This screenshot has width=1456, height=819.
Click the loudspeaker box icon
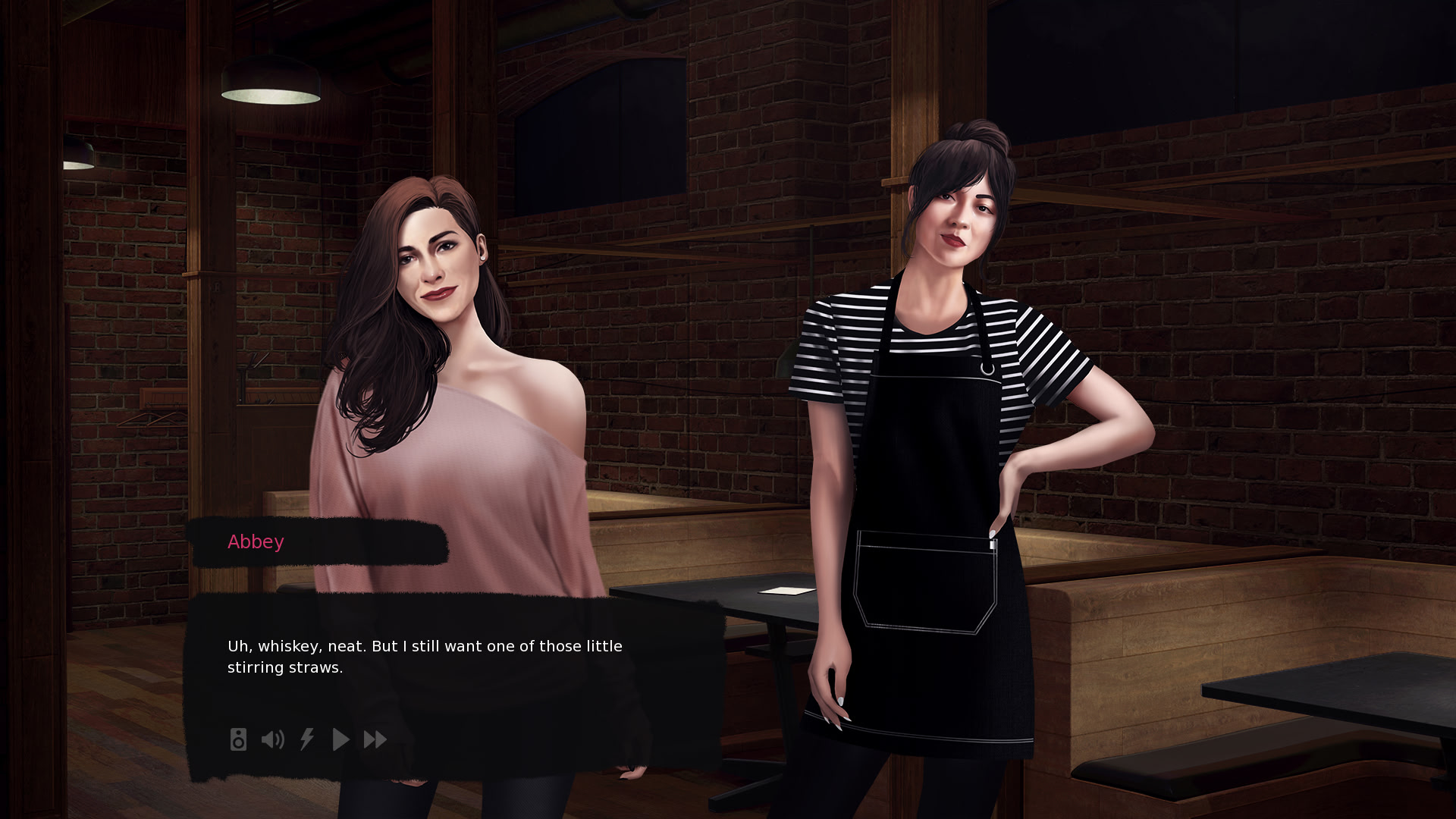[x=238, y=739]
